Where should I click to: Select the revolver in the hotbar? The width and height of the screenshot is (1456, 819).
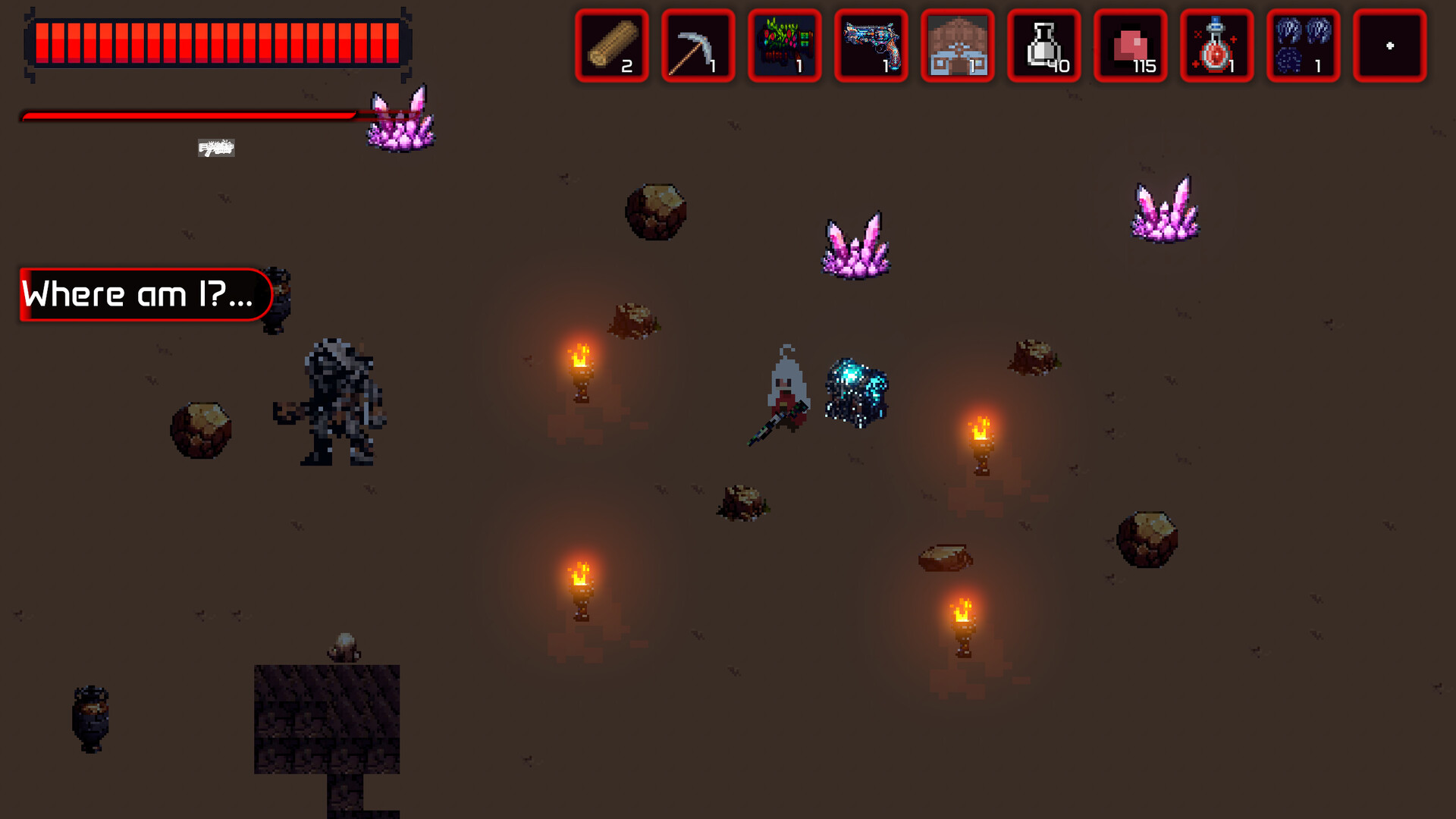(x=871, y=47)
